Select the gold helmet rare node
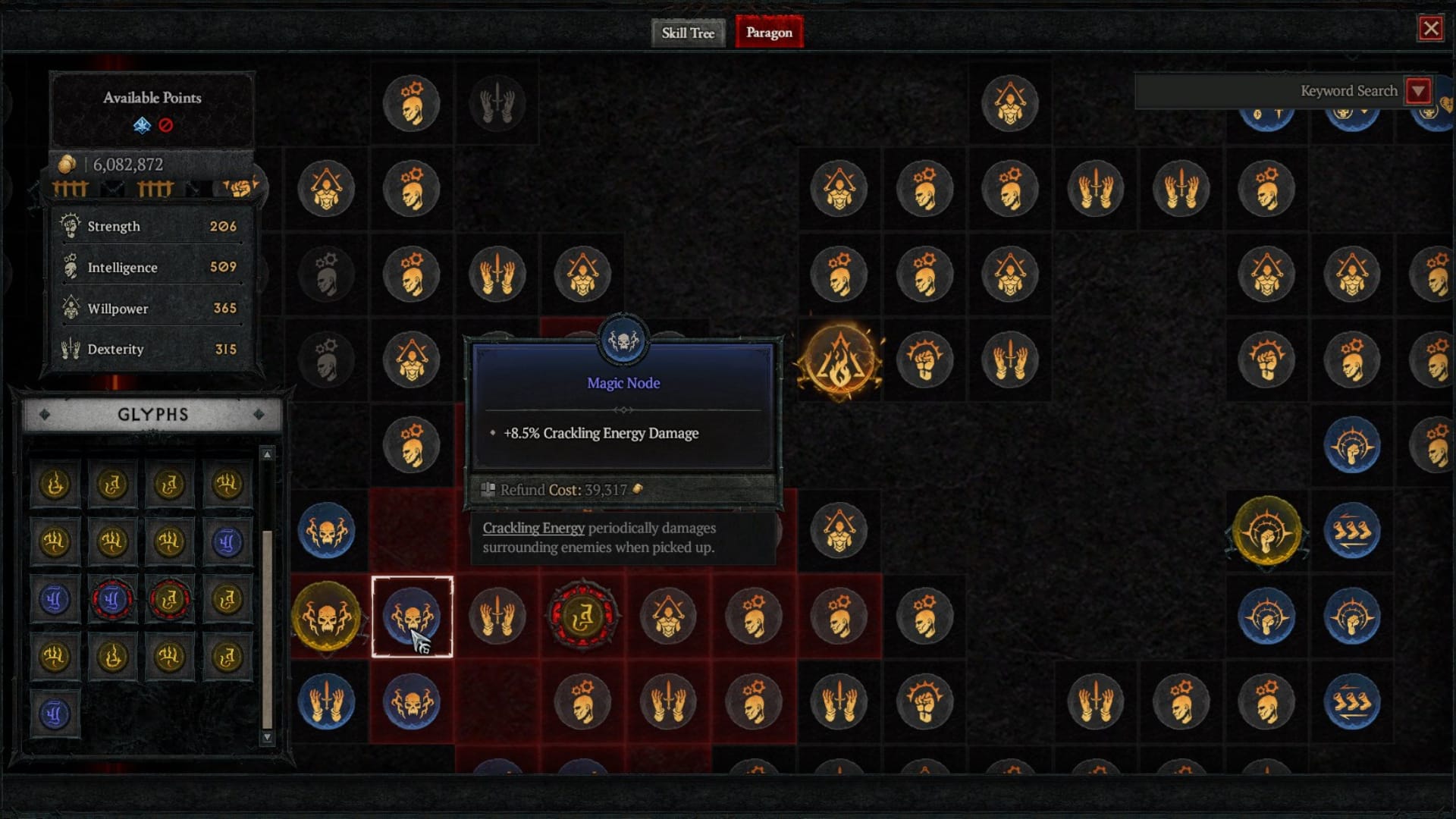The image size is (1456, 819). [1266, 532]
